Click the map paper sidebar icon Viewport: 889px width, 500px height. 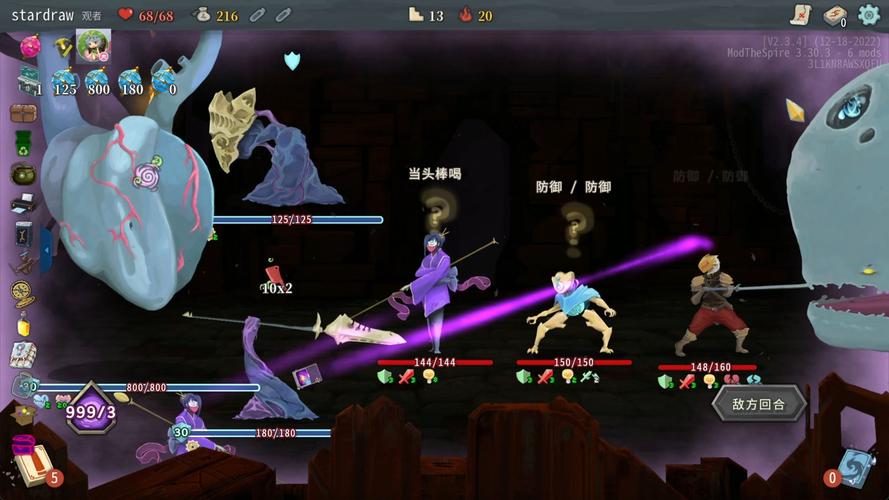(23, 354)
